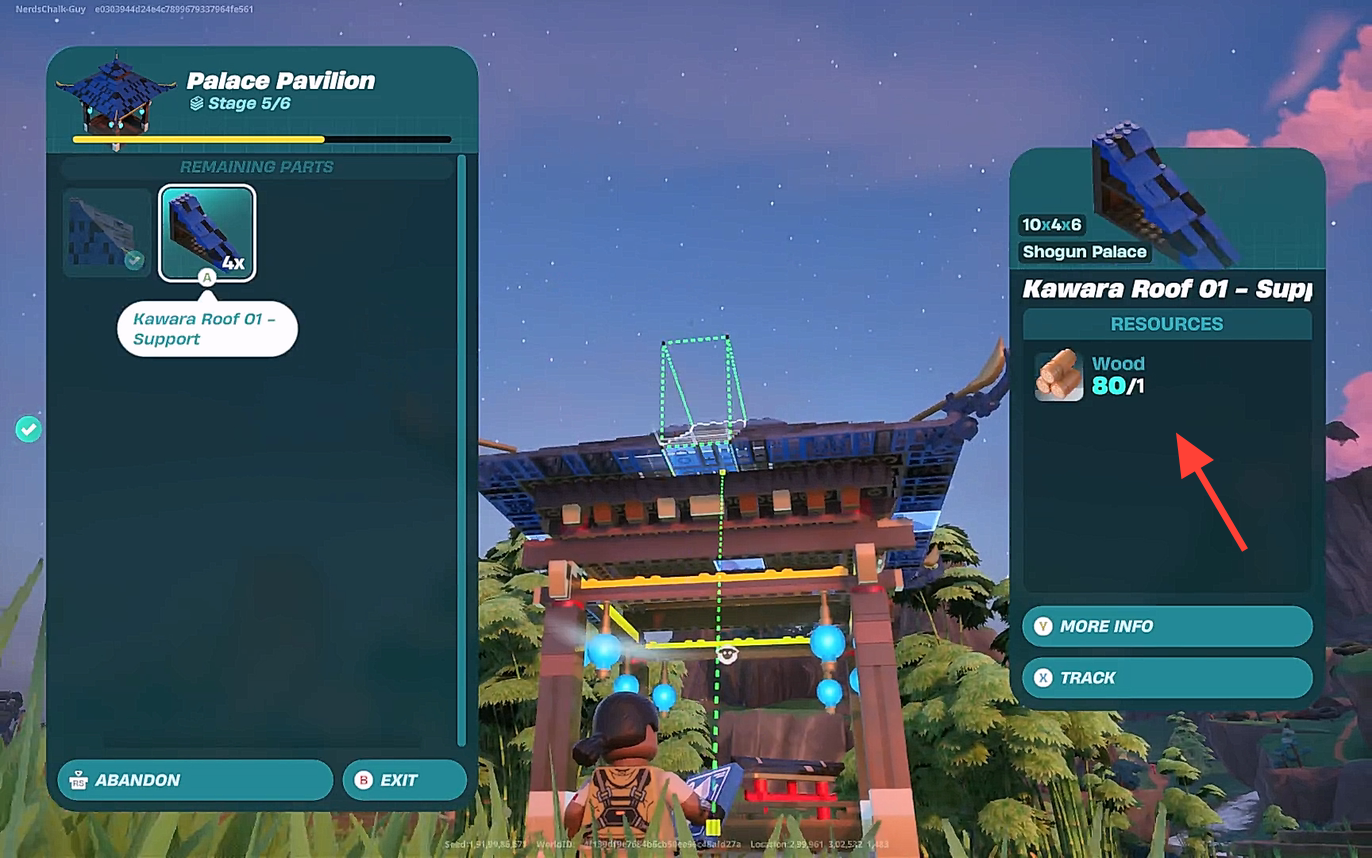This screenshot has width=1372, height=858.
Task: Click the Wood resource icon
Action: 1059,375
